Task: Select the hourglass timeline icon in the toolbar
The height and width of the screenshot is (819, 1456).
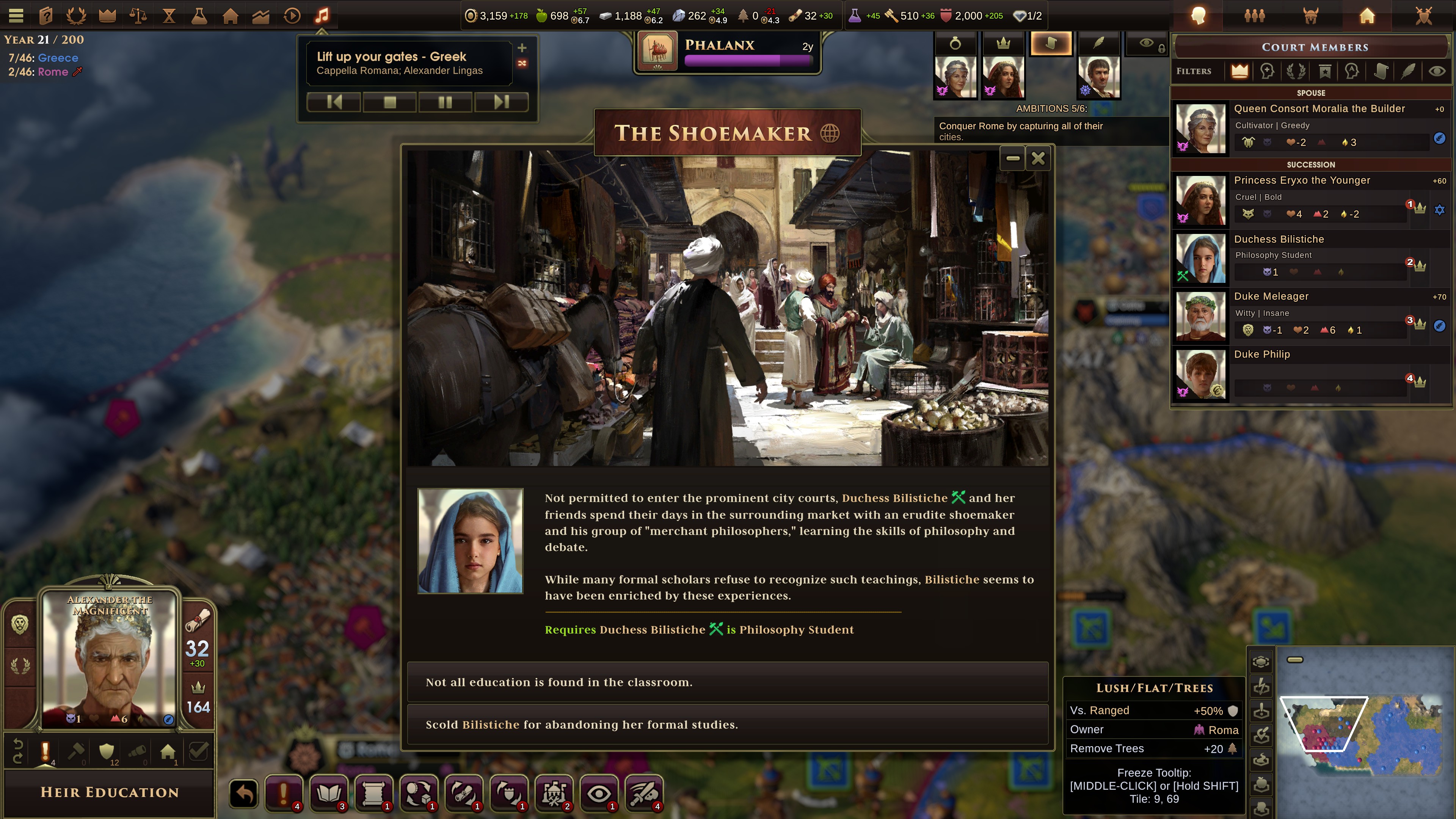Action: pos(168,15)
